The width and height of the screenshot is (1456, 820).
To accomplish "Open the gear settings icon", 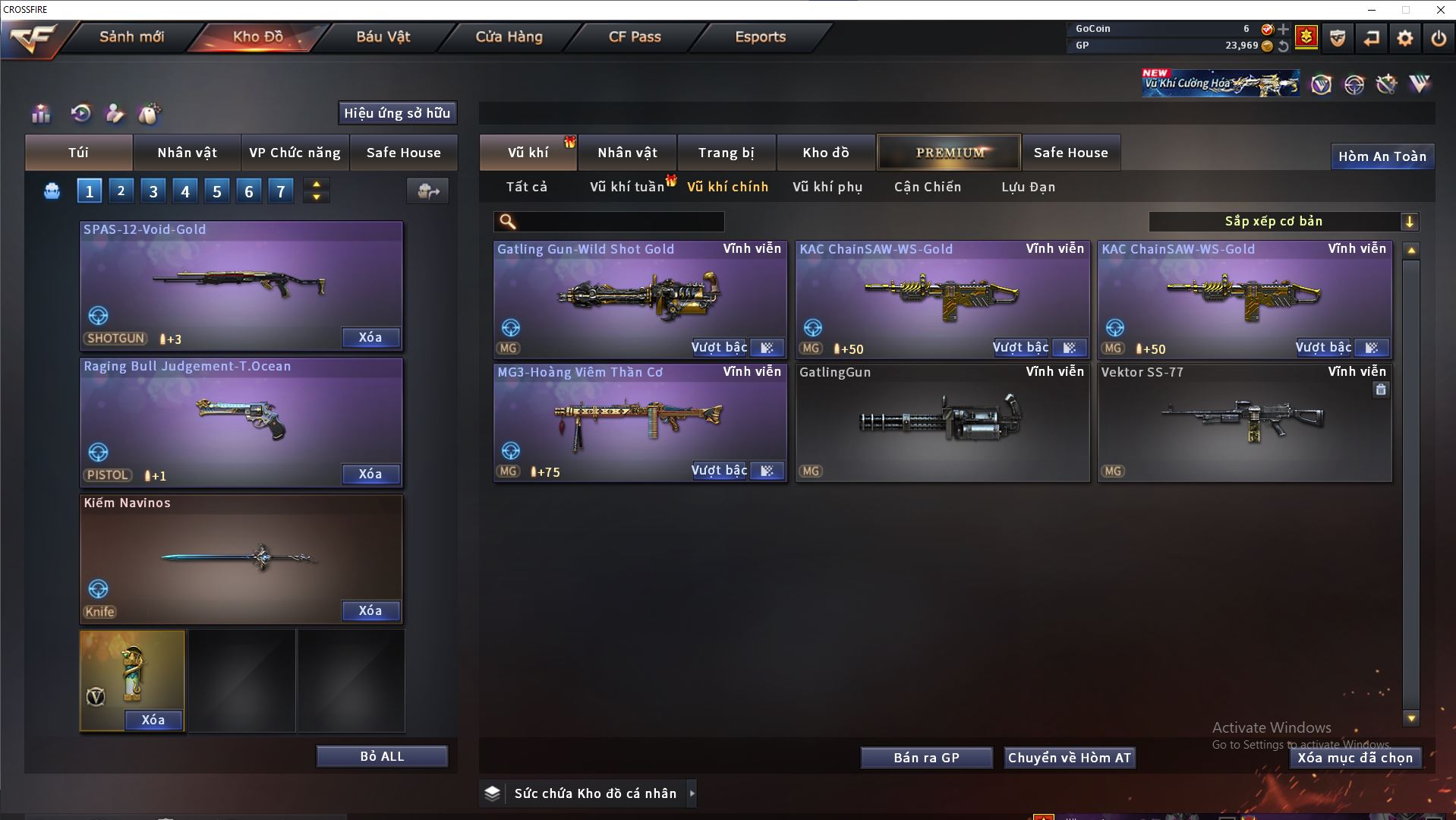I will coord(1404,38).
